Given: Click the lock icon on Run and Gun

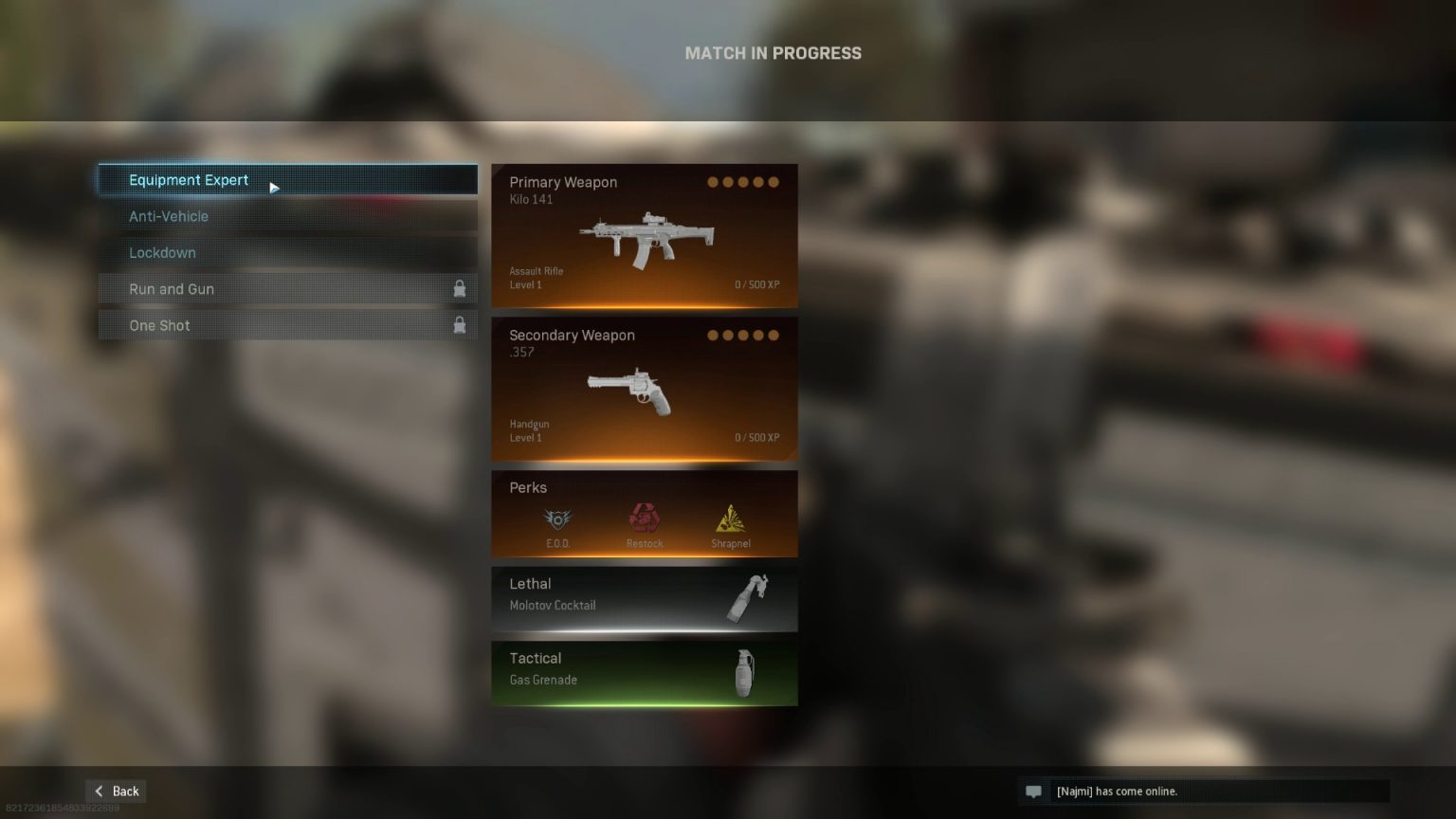Looking at the screenshot, I should point(460,288).
